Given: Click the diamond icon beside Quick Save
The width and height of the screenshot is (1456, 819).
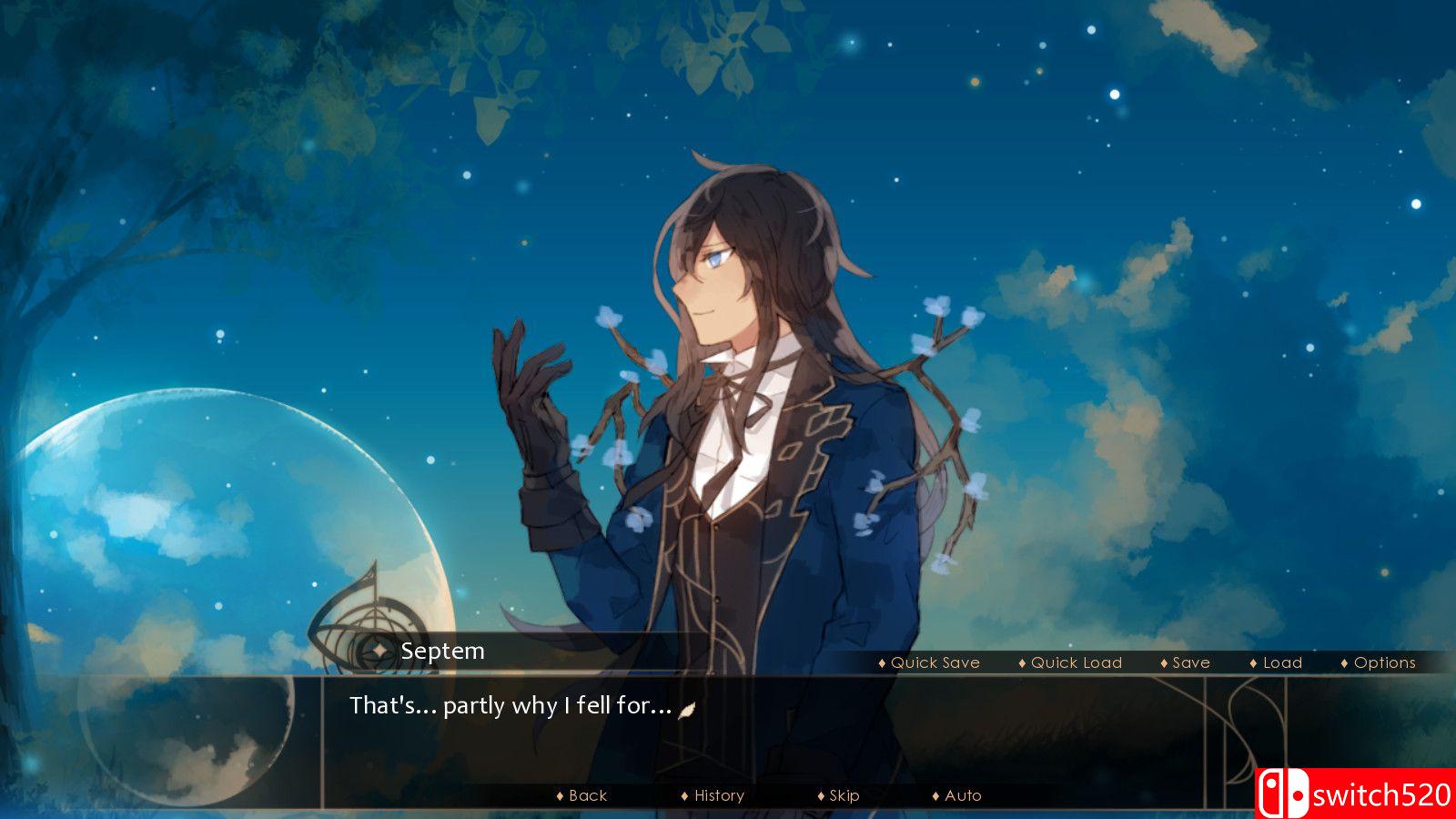Looking at the screenshot, I should pyautogui.click(x=881, y=662).
